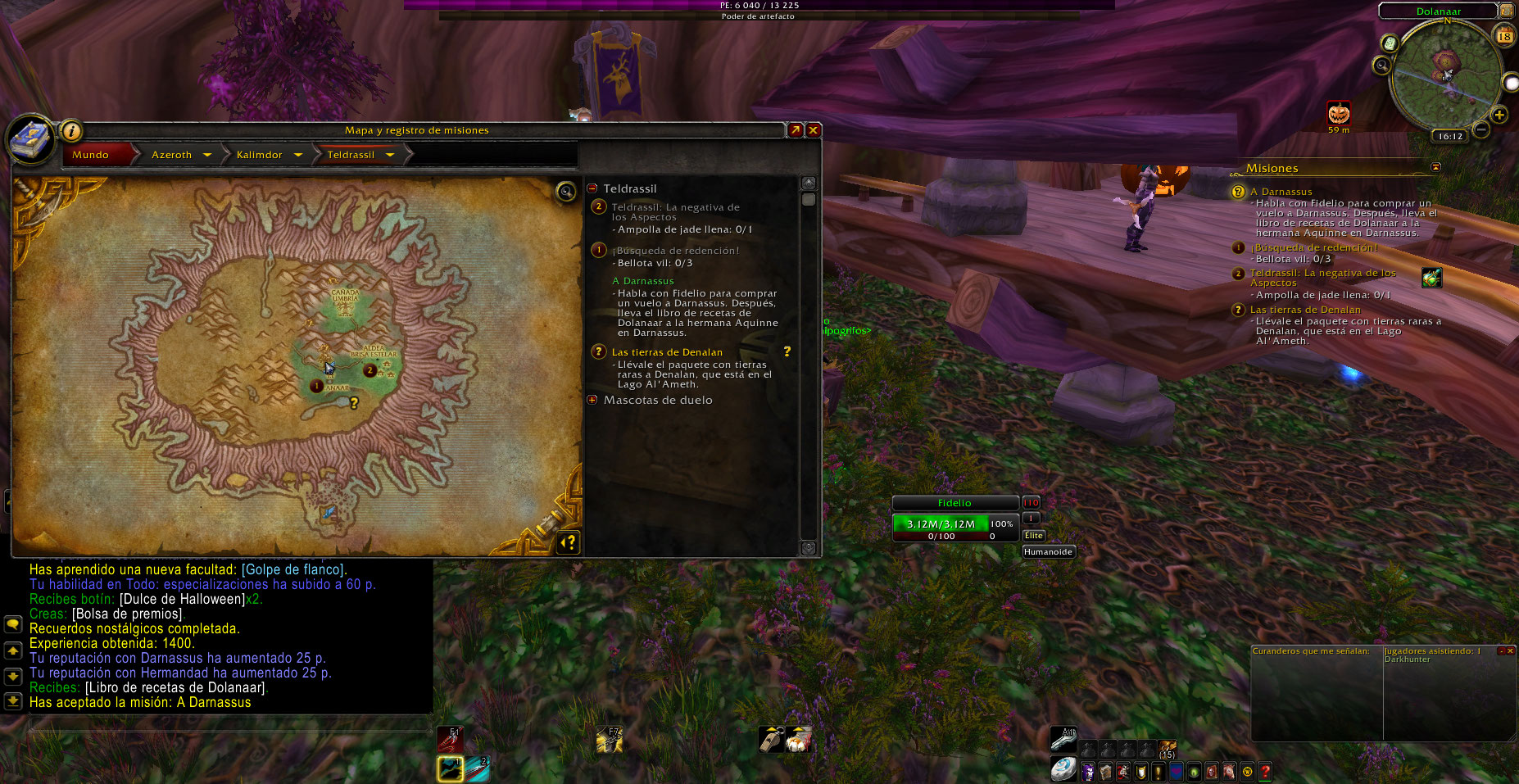Open the Azeroth map dropdown
Image resolution: width=1519 pixels, height=784 pixels.
[207, 155]
